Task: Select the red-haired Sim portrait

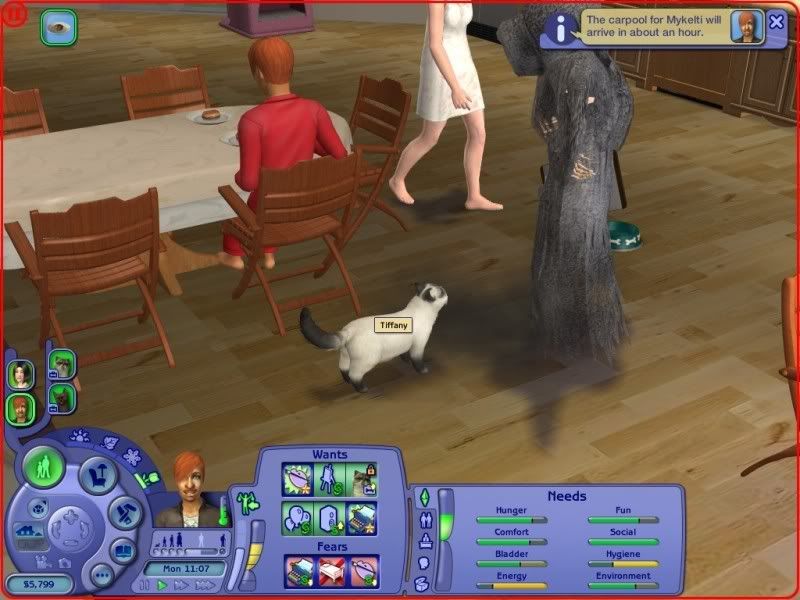Action: (19, 408)
